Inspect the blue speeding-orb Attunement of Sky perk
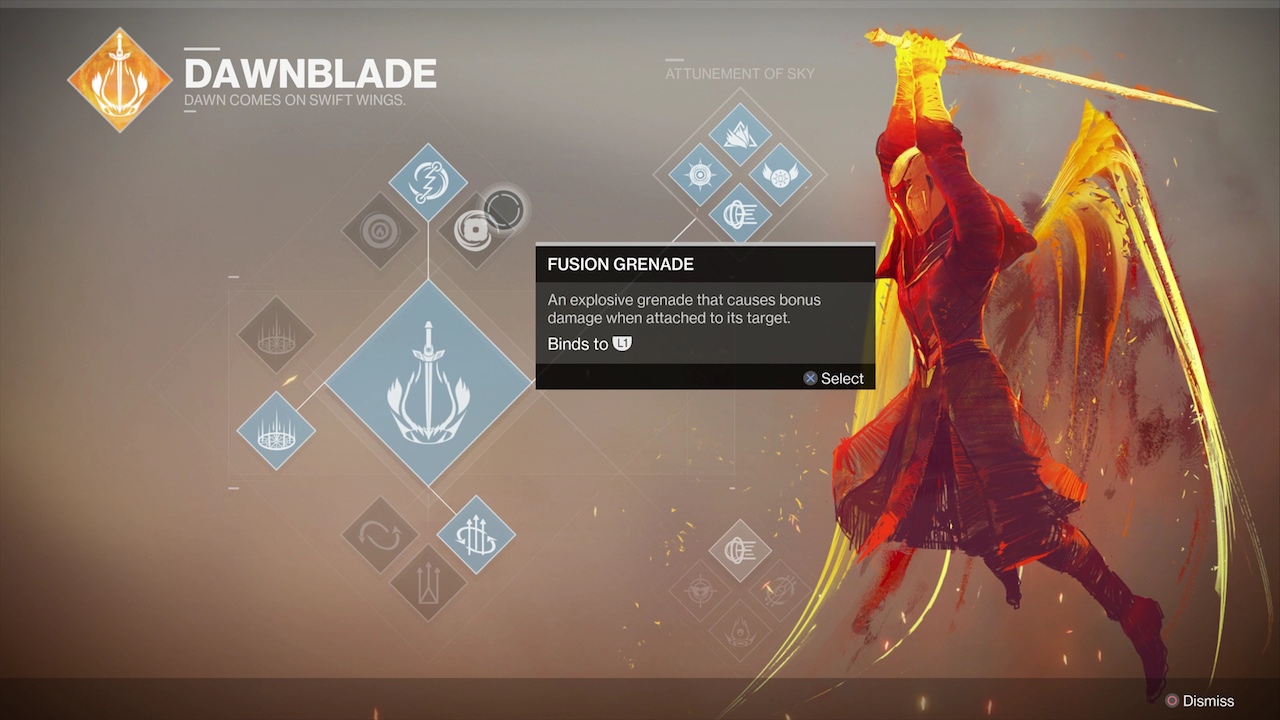The image size is (1280, 720). pyautogui.click(x=740, y=213)
